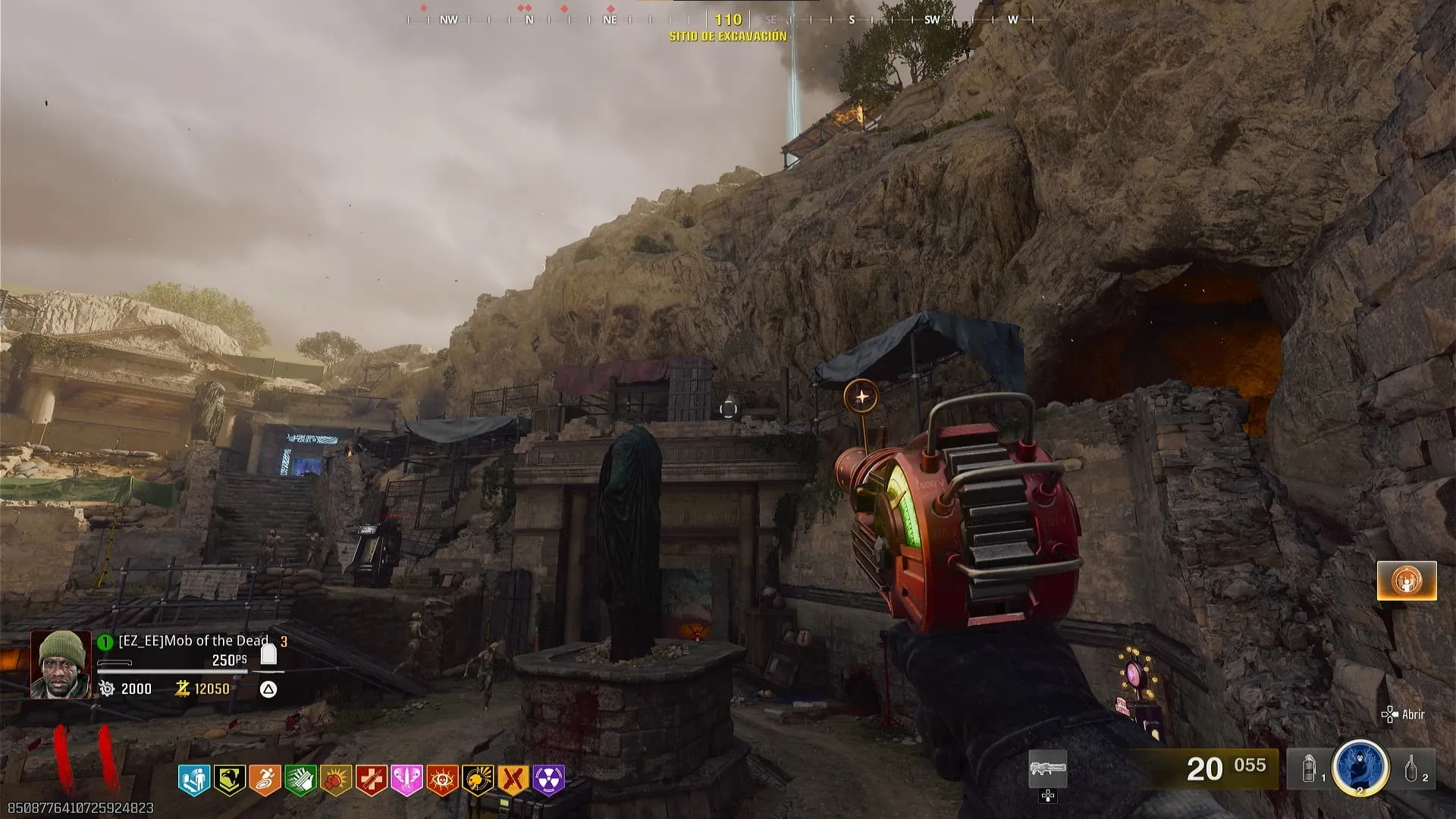Click the red cross and bullet perk
The width and height of the screenshot is (1456, 819).
point(372,780)
